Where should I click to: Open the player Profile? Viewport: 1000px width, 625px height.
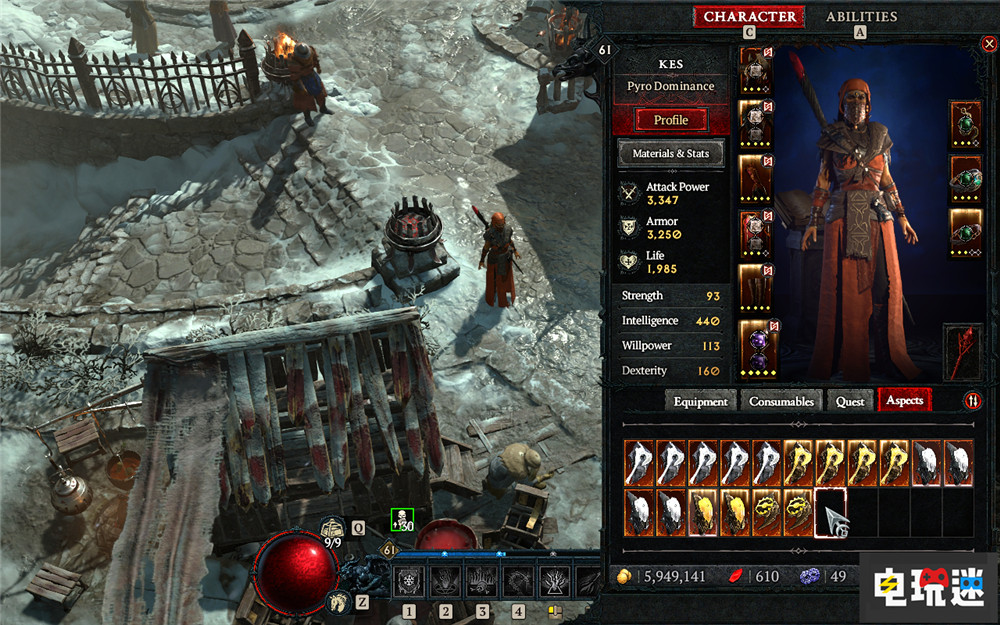tap(671, 120)
